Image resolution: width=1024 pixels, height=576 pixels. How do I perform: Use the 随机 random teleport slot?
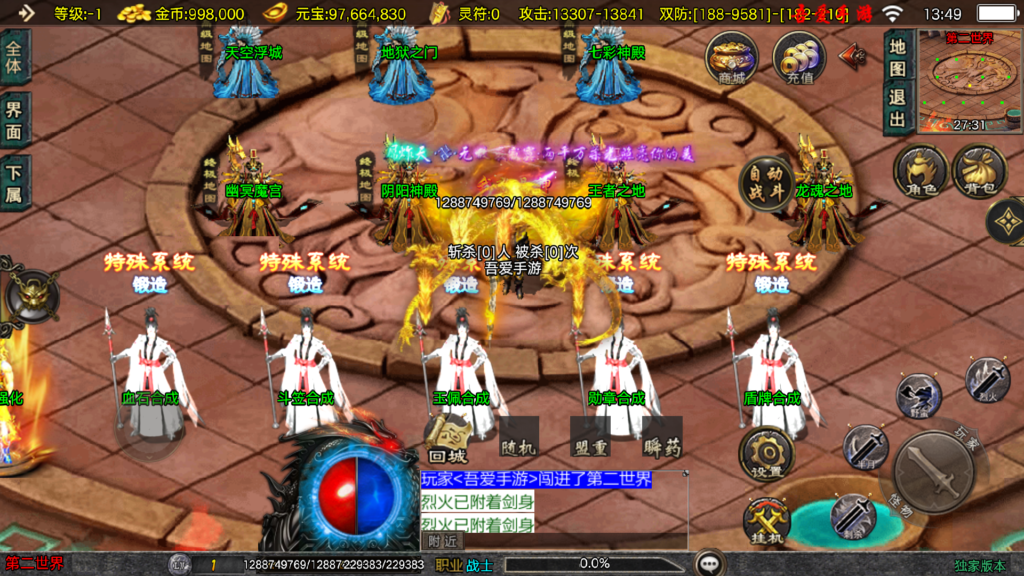518,437
